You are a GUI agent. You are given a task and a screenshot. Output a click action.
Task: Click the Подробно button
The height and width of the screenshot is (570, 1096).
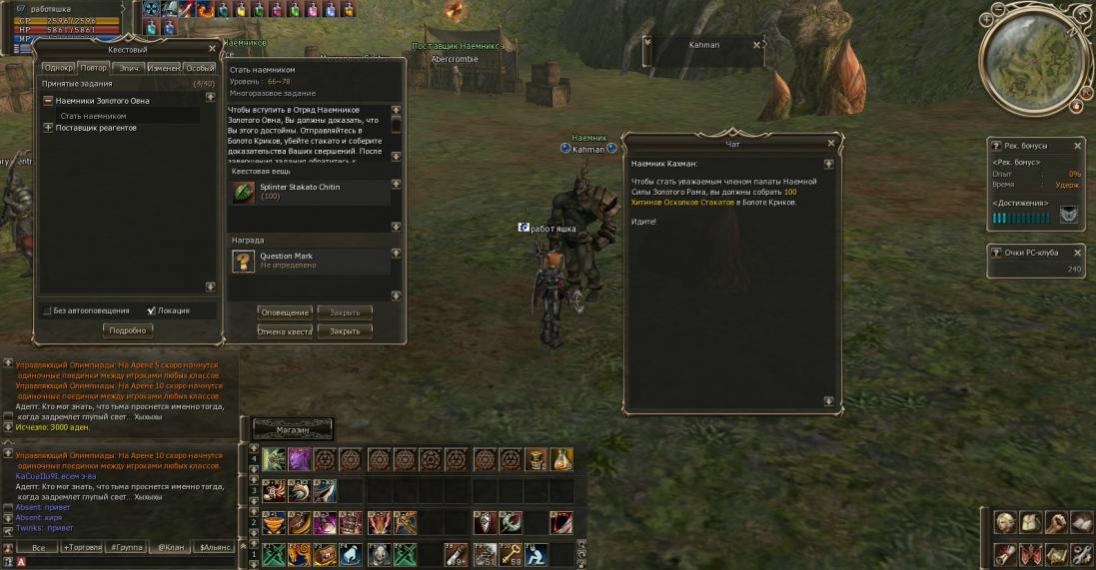click(127, 330)
